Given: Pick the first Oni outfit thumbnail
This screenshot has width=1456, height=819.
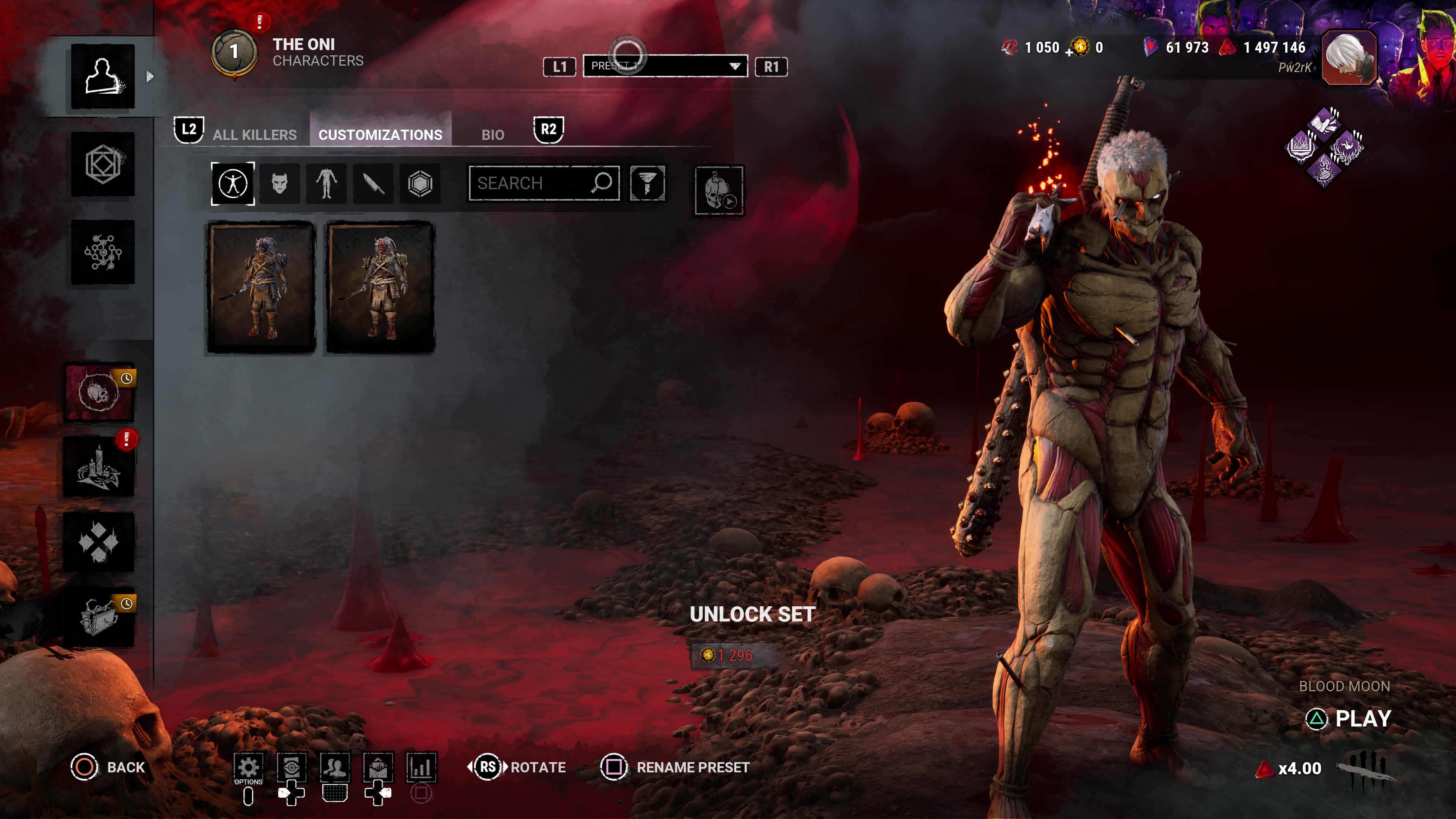Looking at the screenshot, I should point(261,288).
